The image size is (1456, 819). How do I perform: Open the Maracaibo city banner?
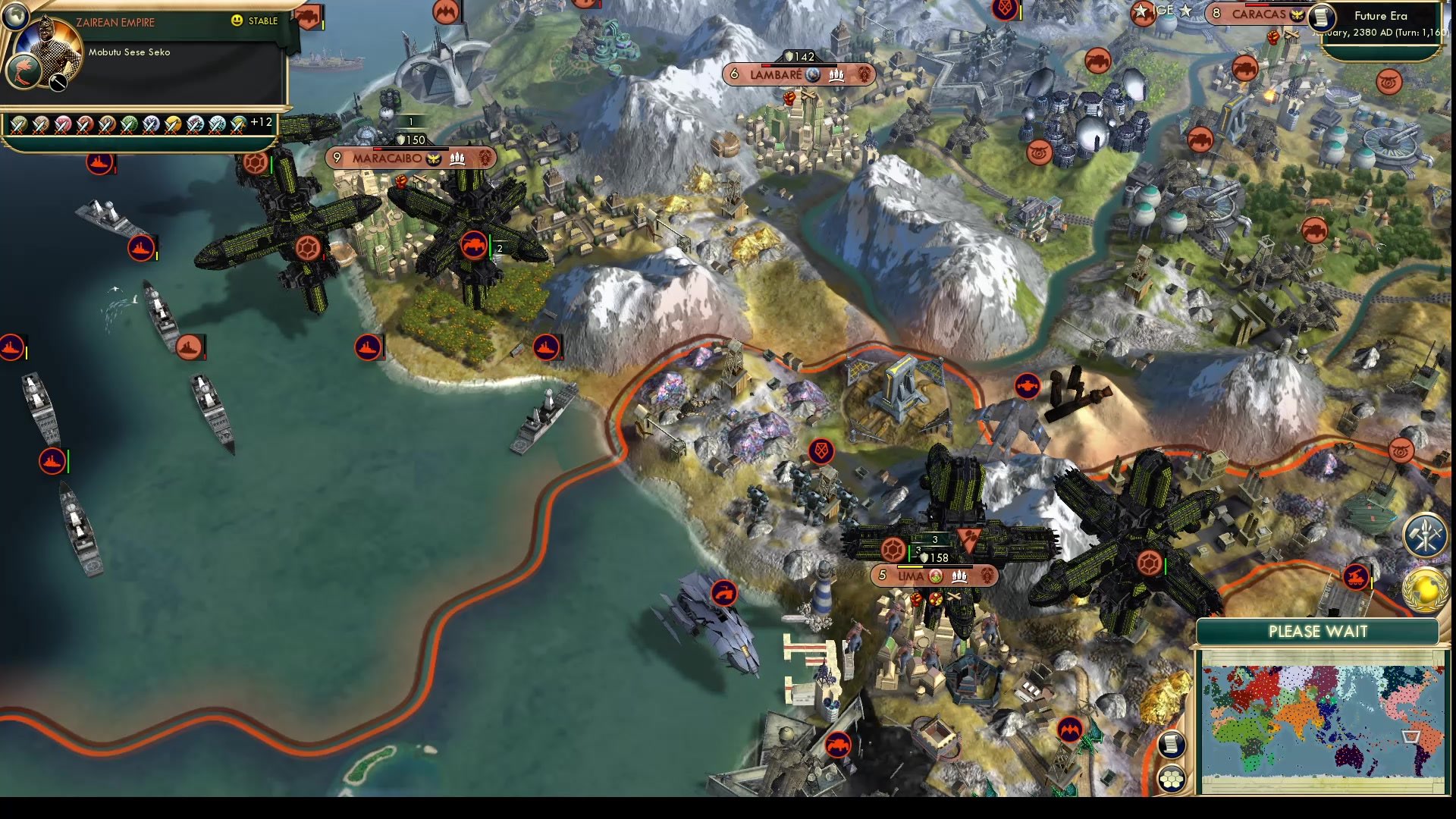410,159
